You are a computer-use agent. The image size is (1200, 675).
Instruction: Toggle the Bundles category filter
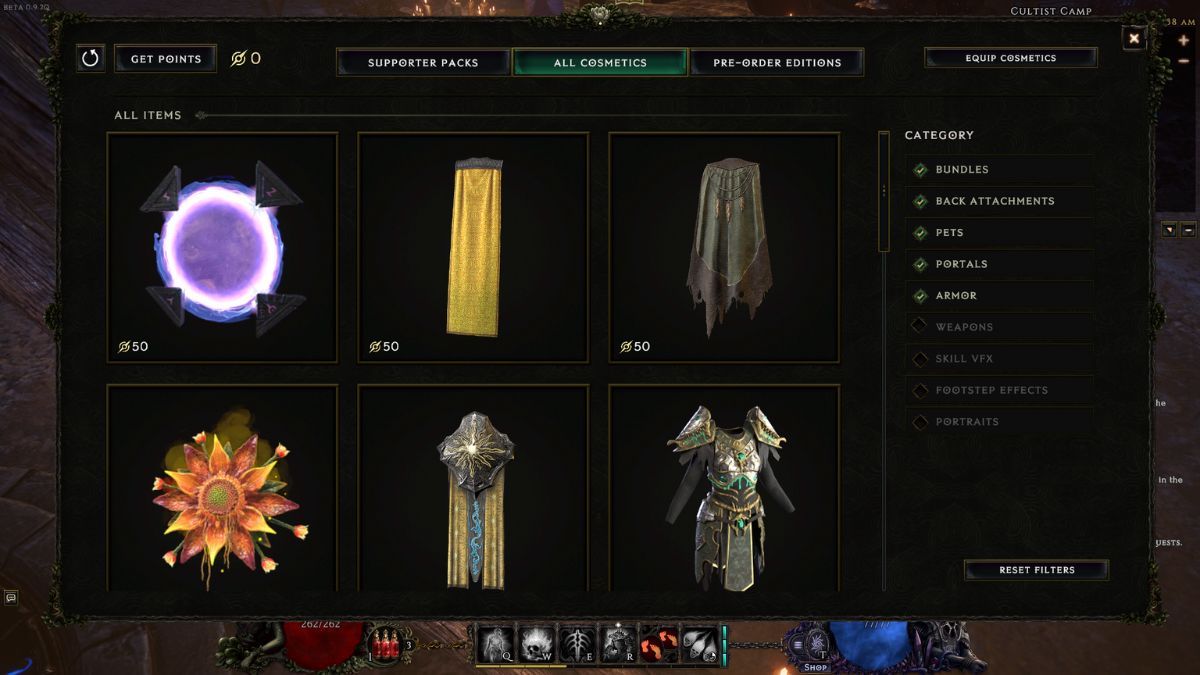(x=920, y=170)
